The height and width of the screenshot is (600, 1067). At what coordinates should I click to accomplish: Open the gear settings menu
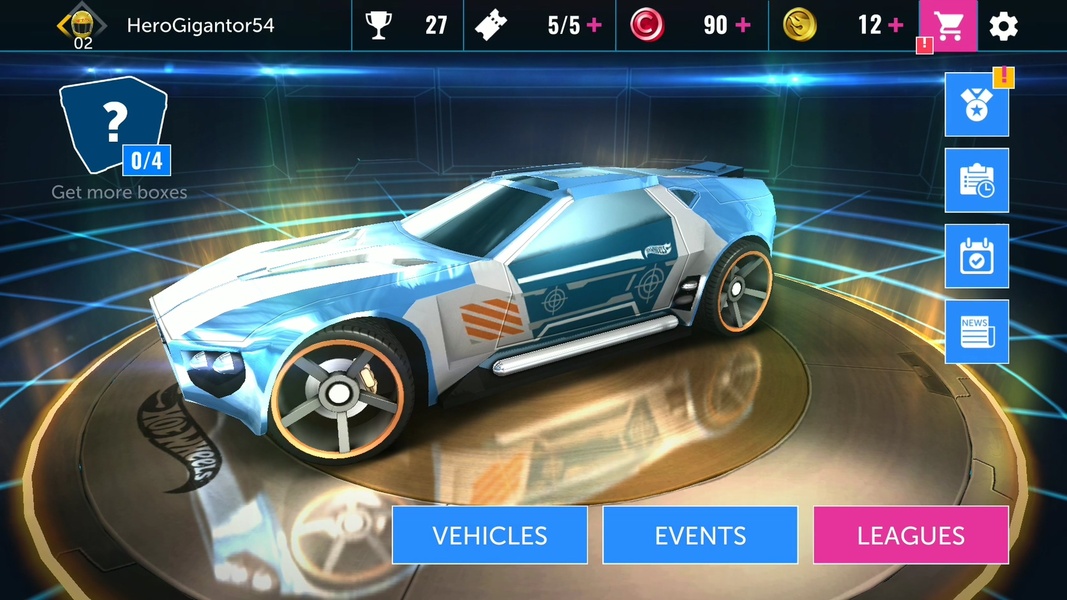(x=1003, y=26)
